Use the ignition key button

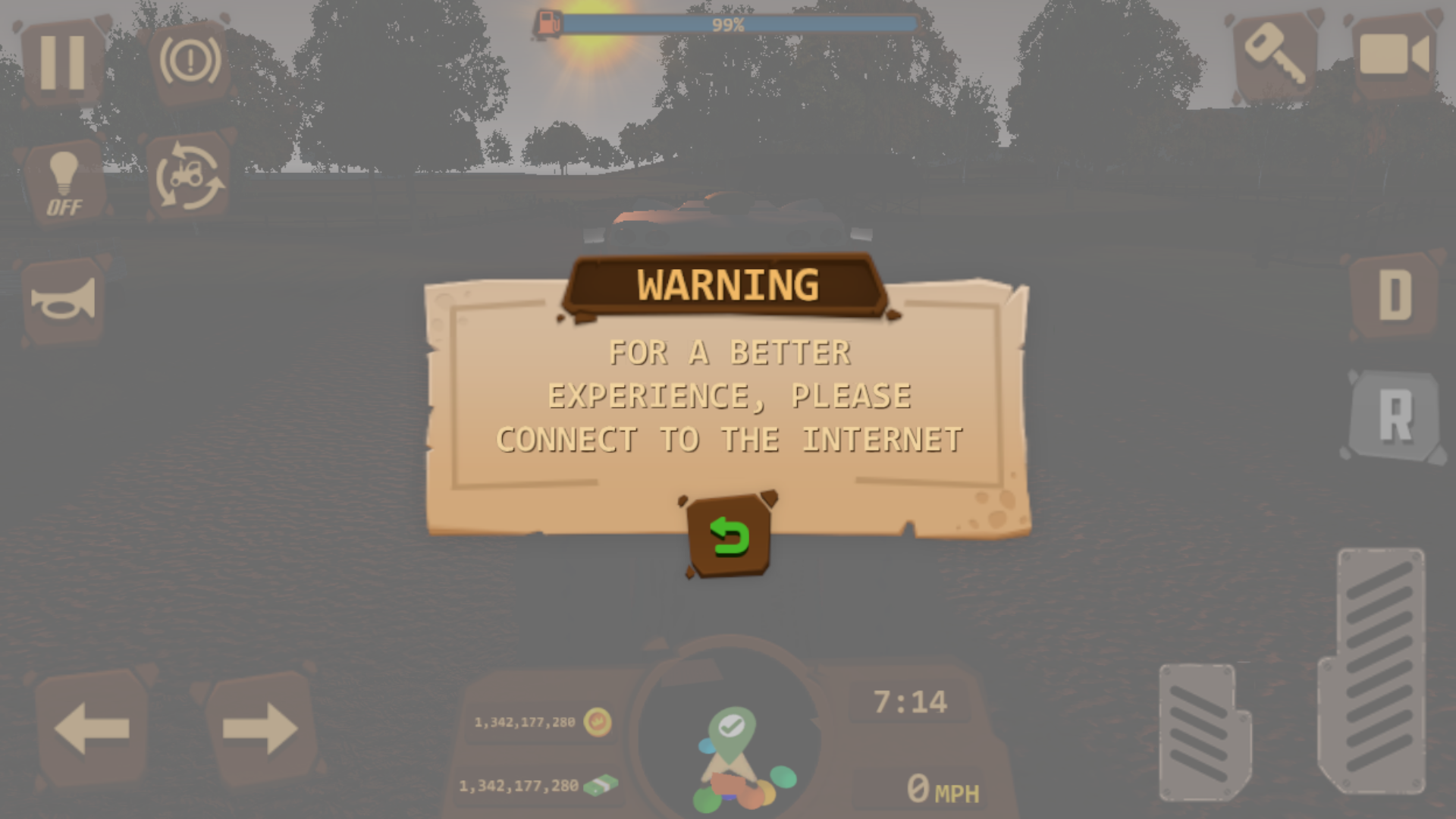(x=1275, y=55)
